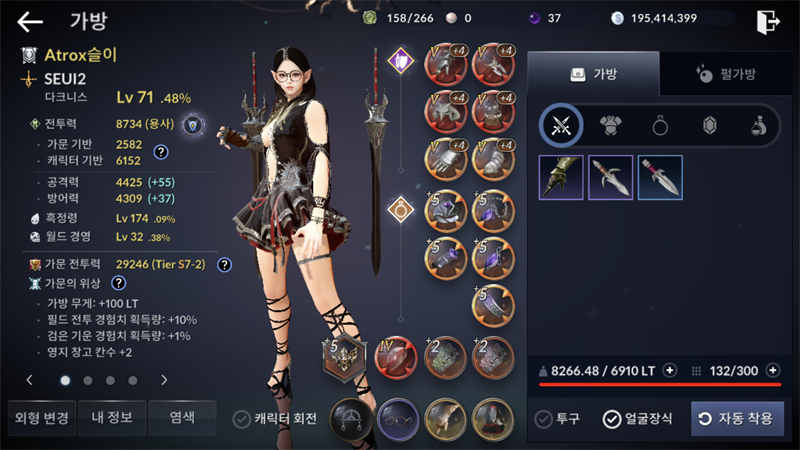Go back using the top-left arrow
The width and height of the screenshot is (800, 450).
[30, 21]
